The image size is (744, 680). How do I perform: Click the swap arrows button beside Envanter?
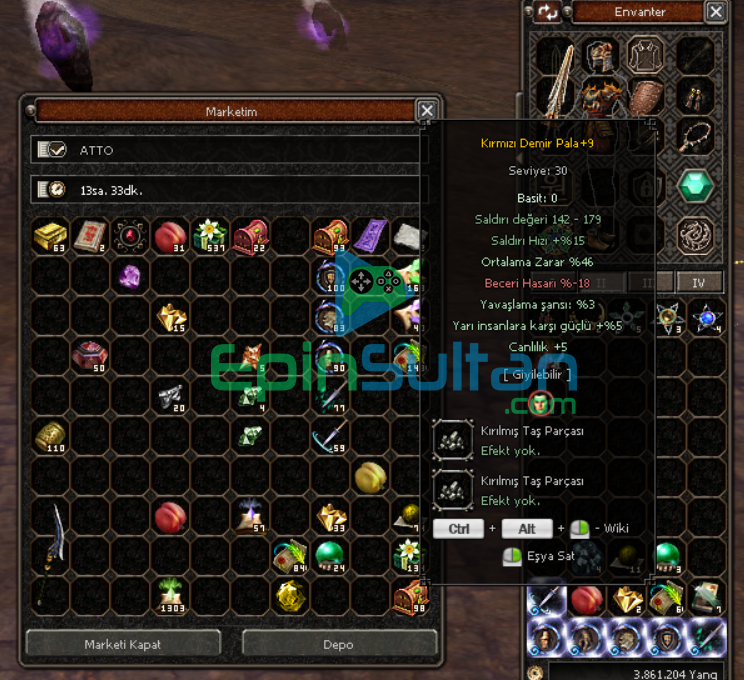coord(548,12)
